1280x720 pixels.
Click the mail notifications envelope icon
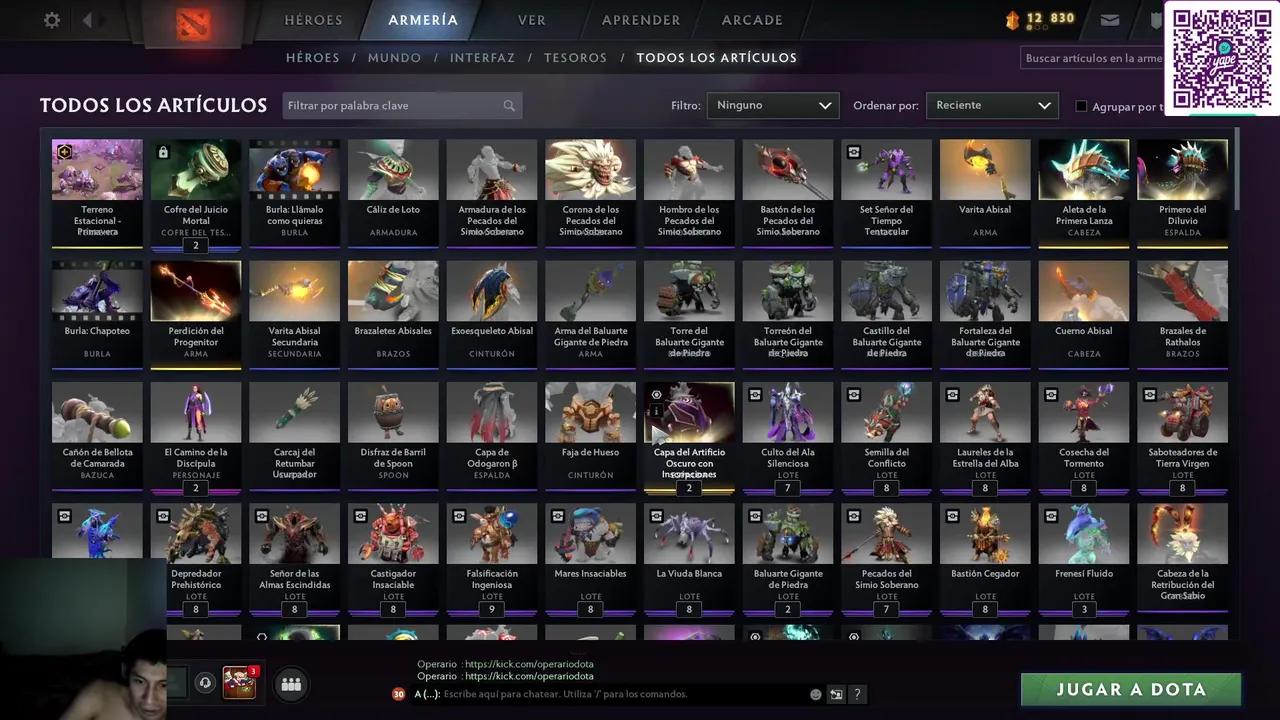1110,18
